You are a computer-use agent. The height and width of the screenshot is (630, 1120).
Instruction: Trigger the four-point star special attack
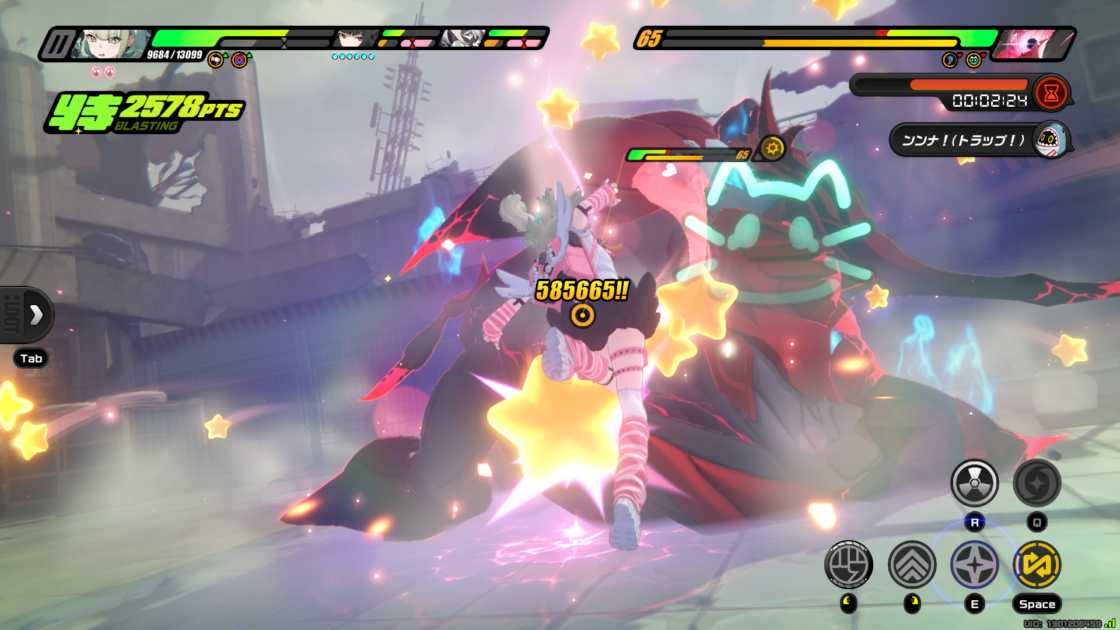[974, 564]
